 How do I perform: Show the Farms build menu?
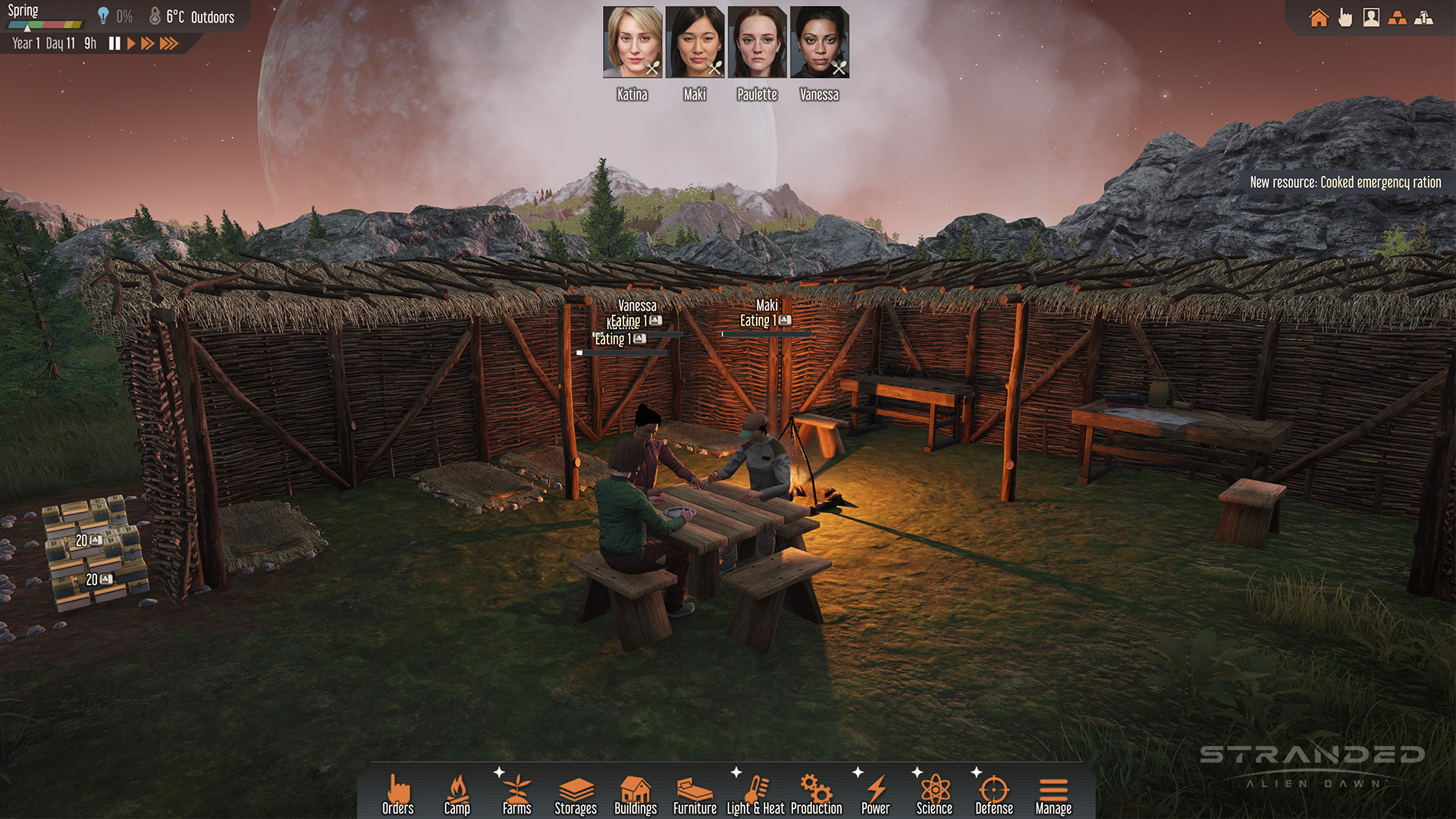tap(516, 794)
